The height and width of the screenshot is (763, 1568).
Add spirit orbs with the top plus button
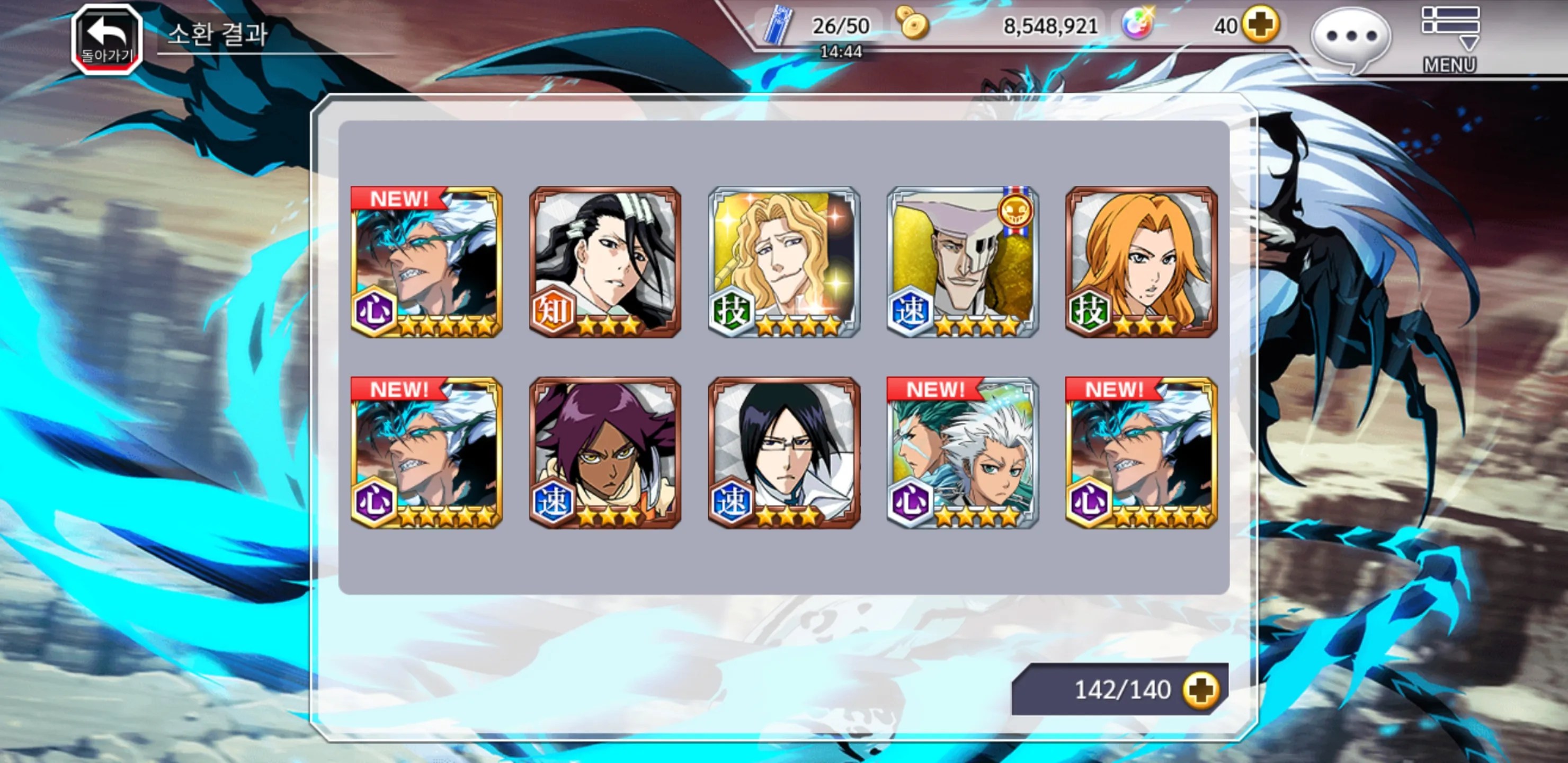pos(1260,25)
